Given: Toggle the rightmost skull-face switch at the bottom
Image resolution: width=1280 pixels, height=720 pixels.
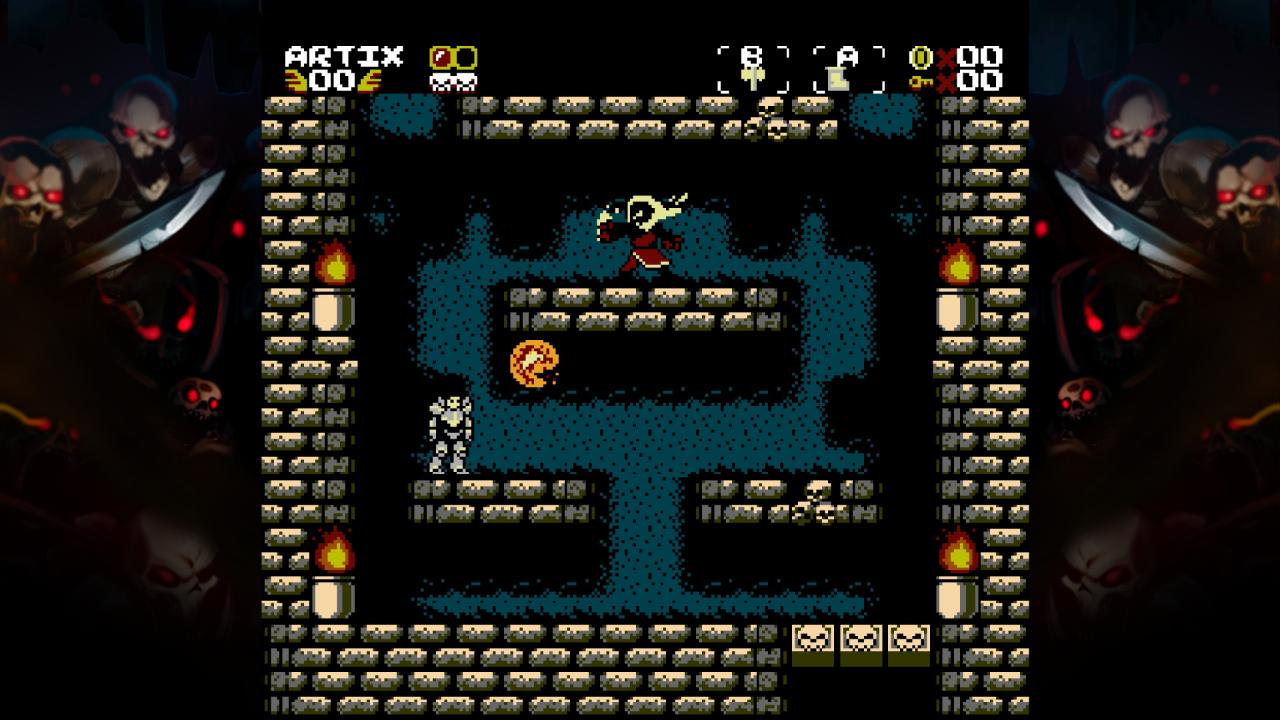Looking at the screenshot, I should [x=908, y=640].
